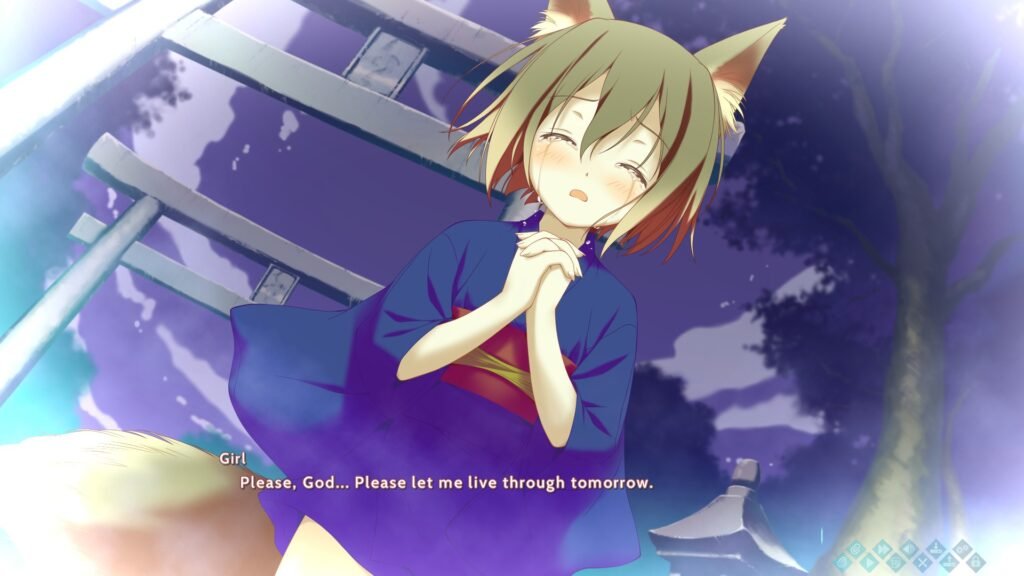Hide the text window with the X icon
Screen dimensions: 1024x576
pos(922,563)
